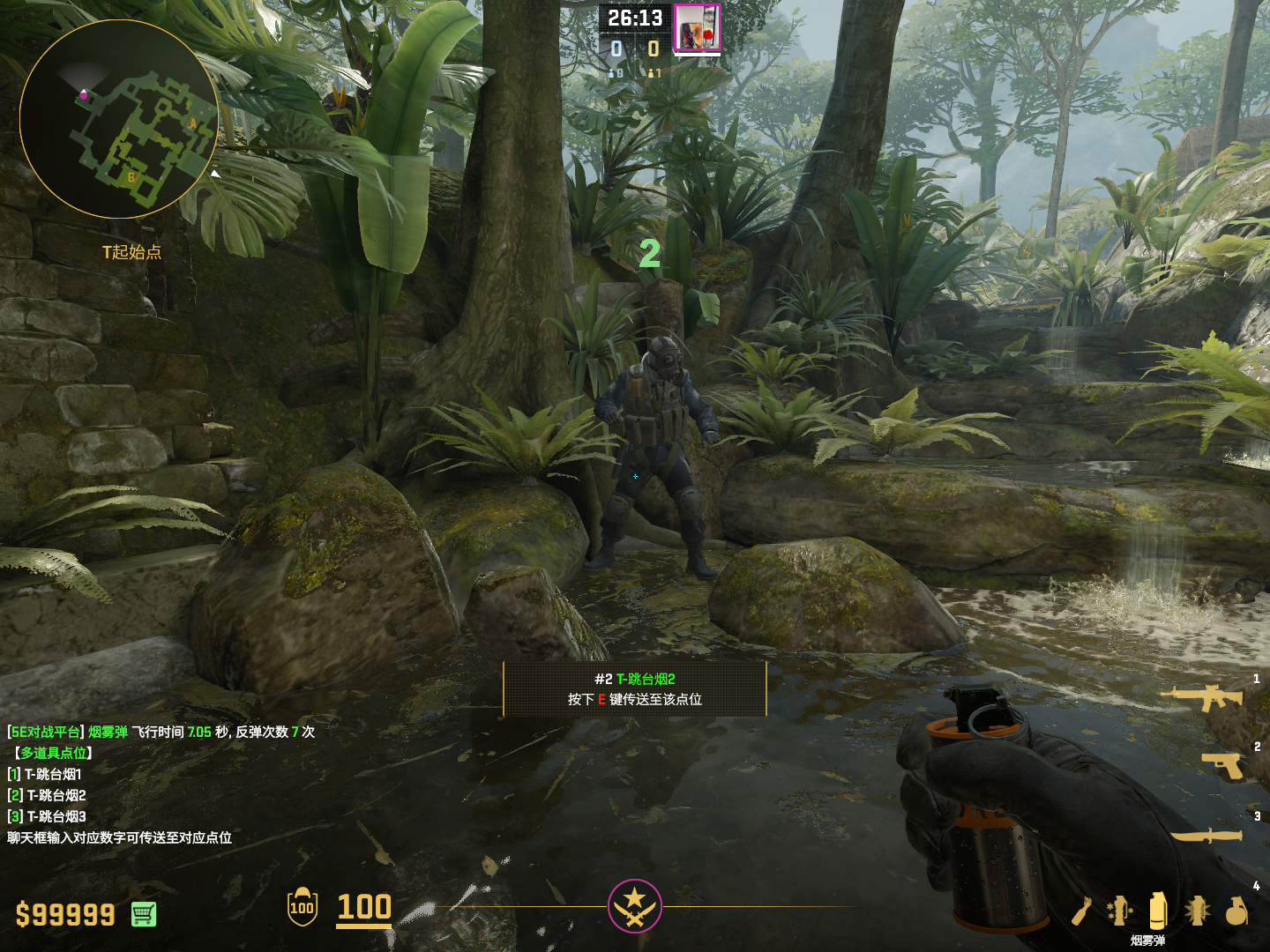Screen dimensions: 1270x952
Task: Click the player avatar beside the timer
Action: pyautogui.click(x=697, y=27)
